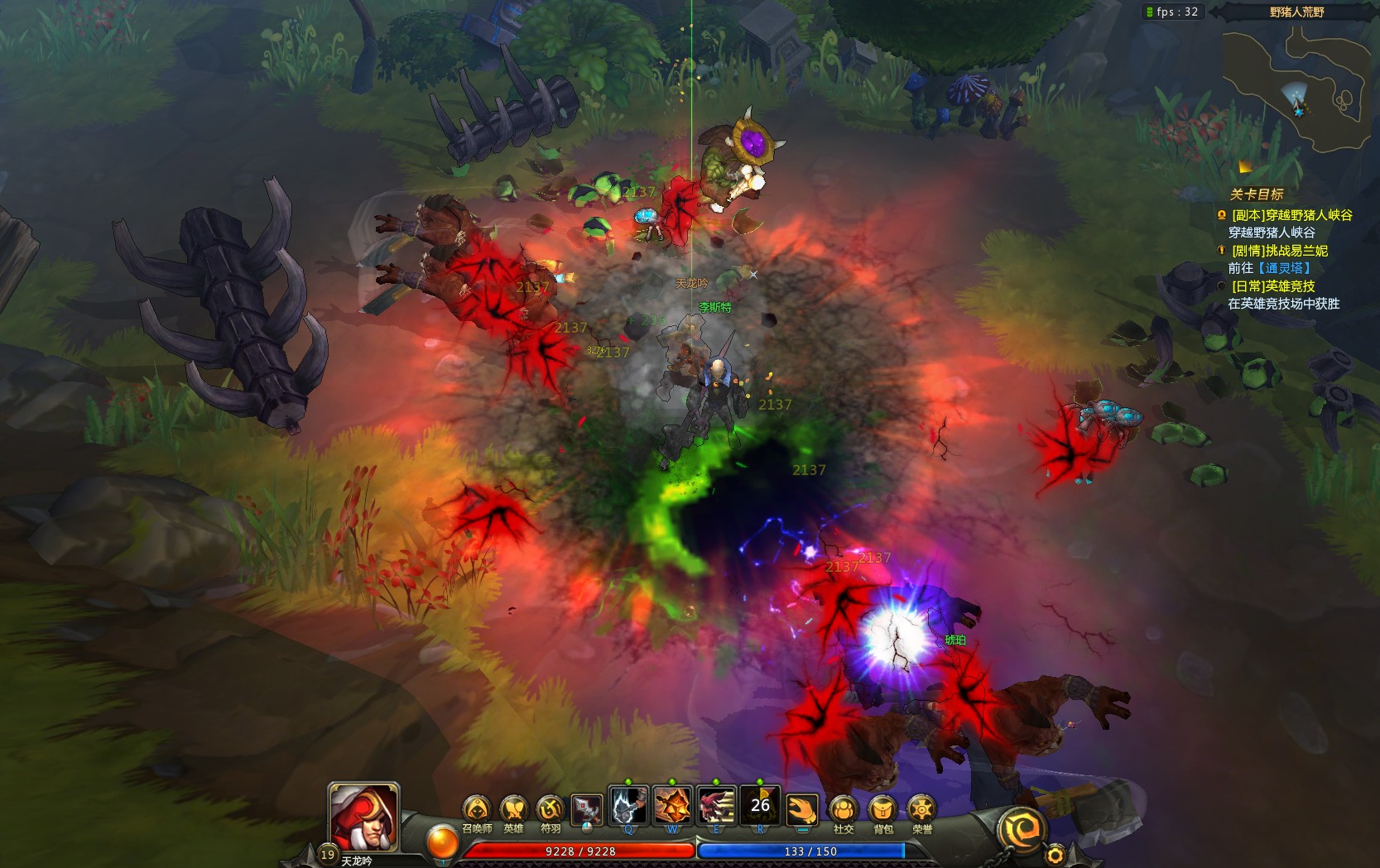Open the 召唤师 summoner panel
The height and width of the screenshot is (868, 1380).
pos(476,810)
